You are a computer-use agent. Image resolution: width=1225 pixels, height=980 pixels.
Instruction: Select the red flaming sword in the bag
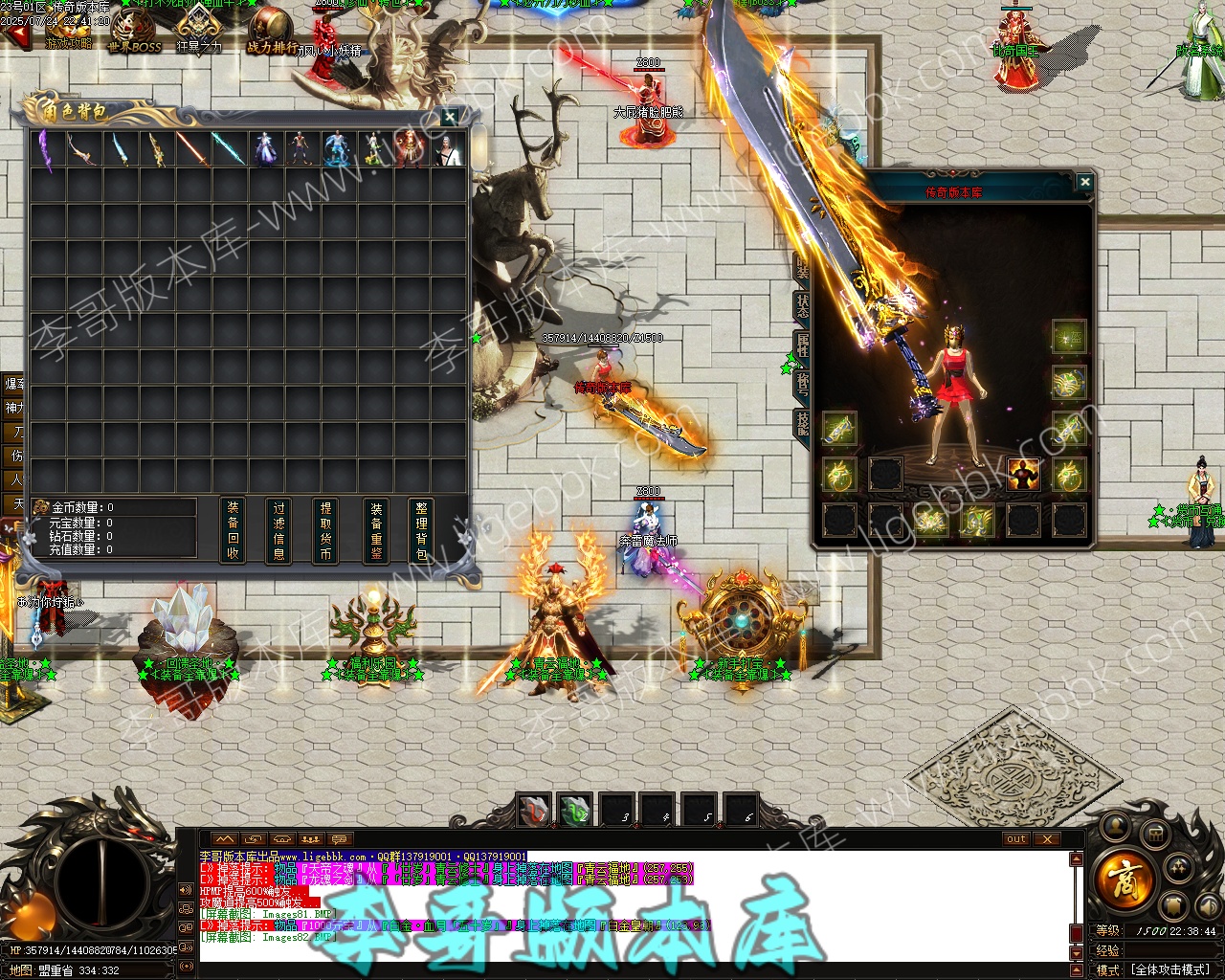(x=190, y=149)
